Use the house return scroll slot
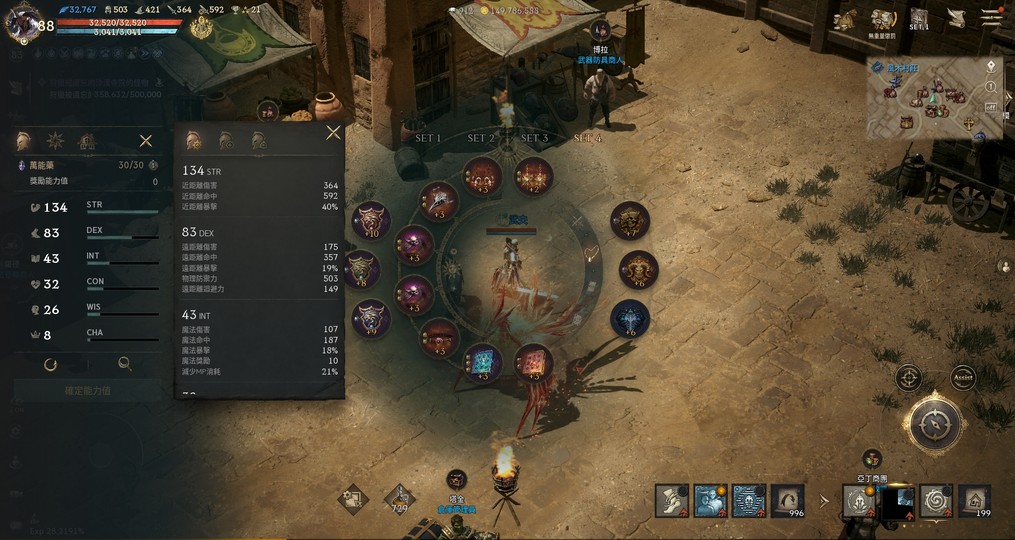1015x540 pixels. (974, 500)
